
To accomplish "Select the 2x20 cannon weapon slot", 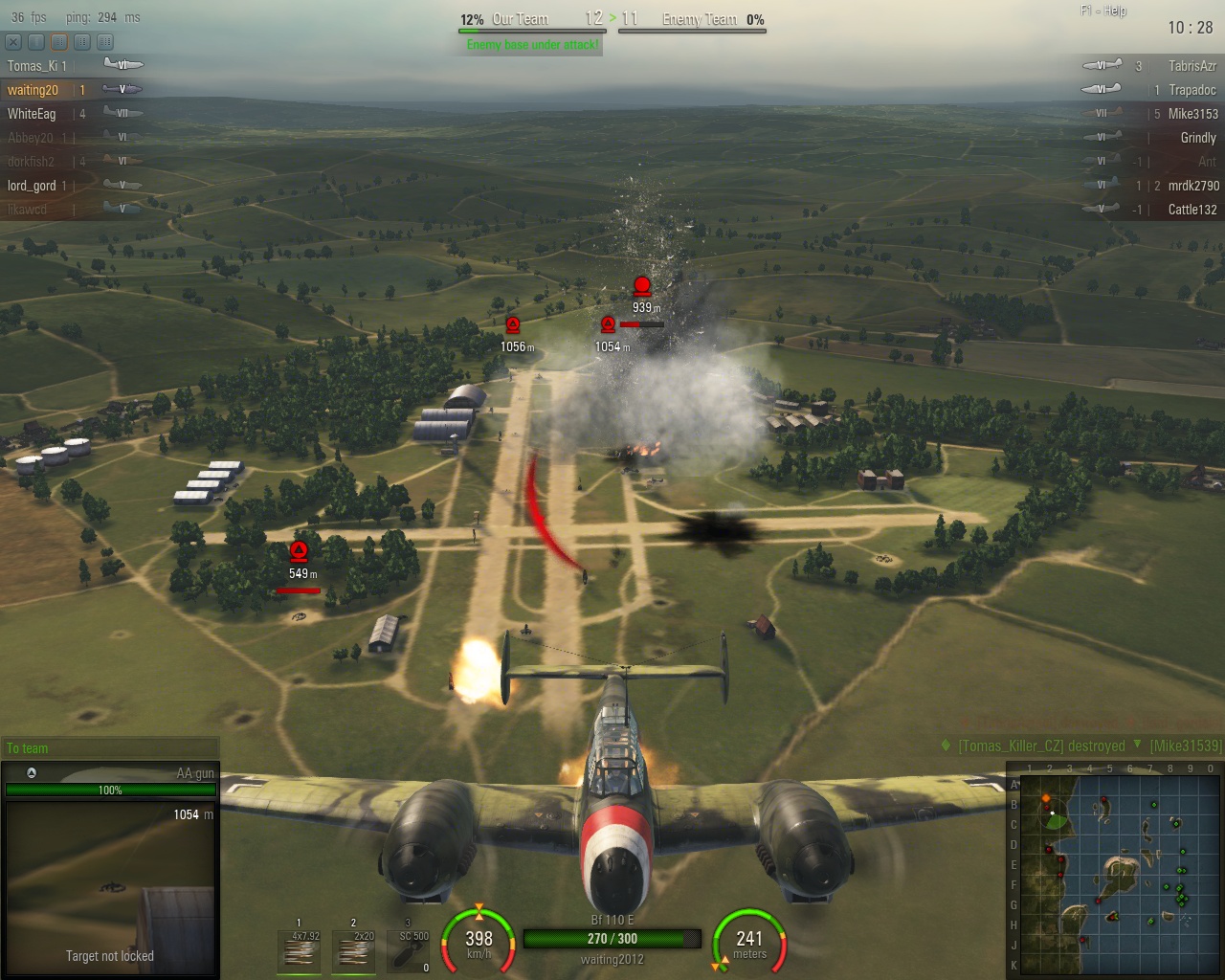I will (353, 951).
